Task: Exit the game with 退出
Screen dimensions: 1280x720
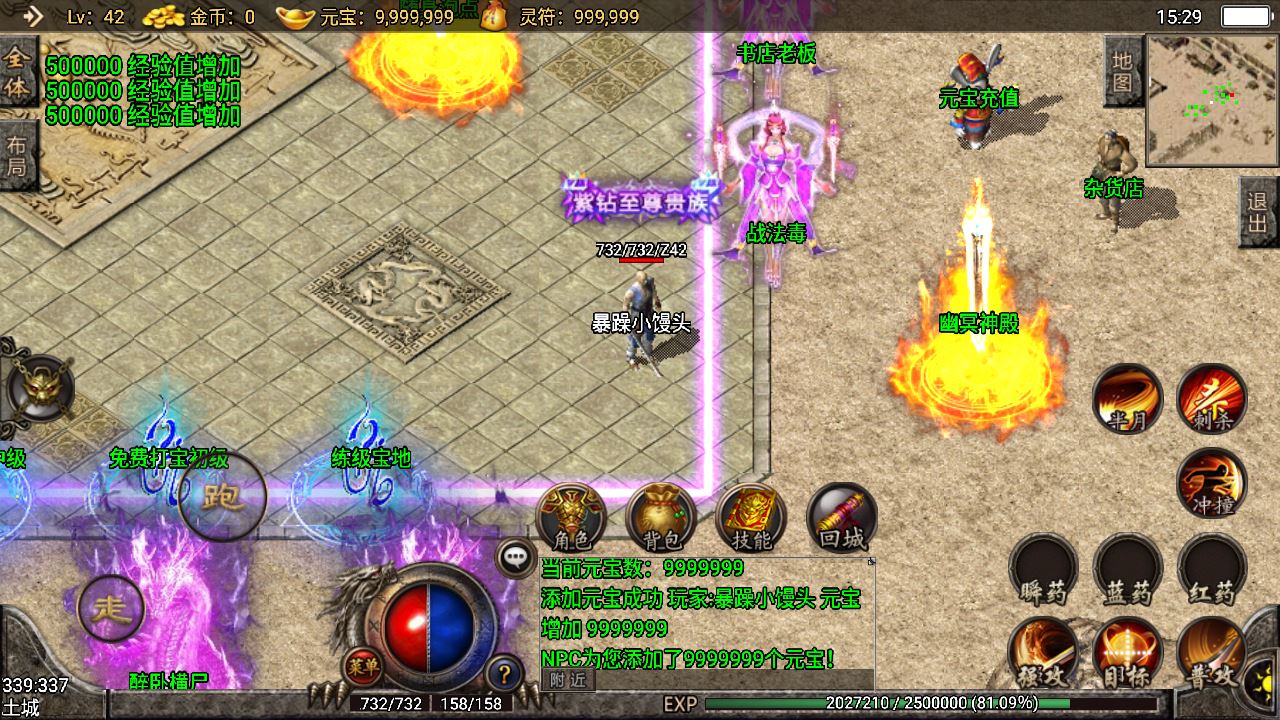Action: click(x=1258, y=212)
